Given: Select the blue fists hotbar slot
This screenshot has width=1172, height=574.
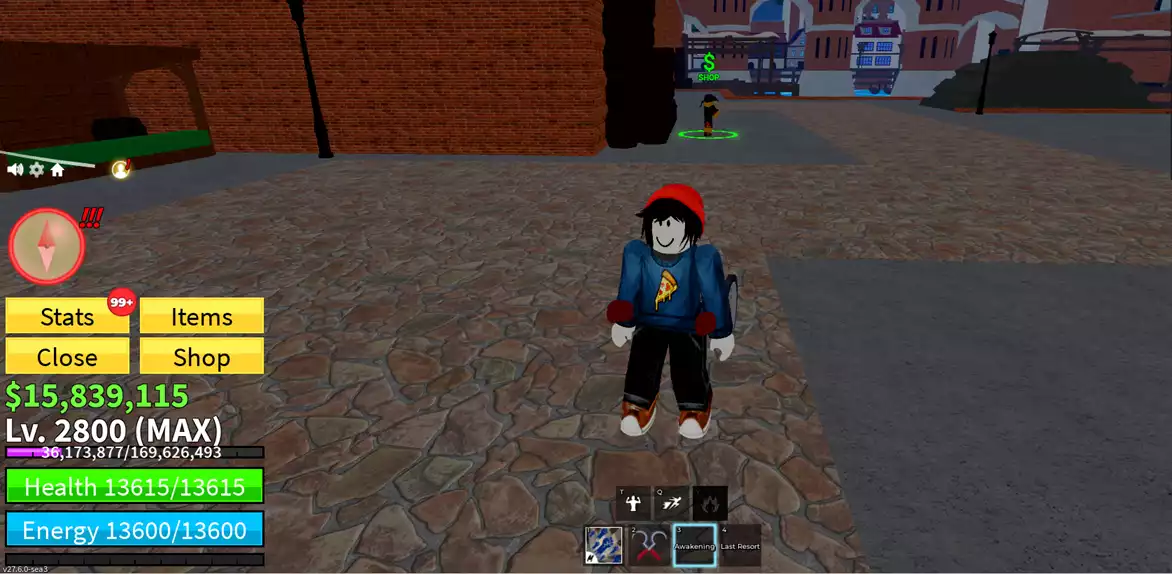Looking at the screenshot, I should (603, 545).
